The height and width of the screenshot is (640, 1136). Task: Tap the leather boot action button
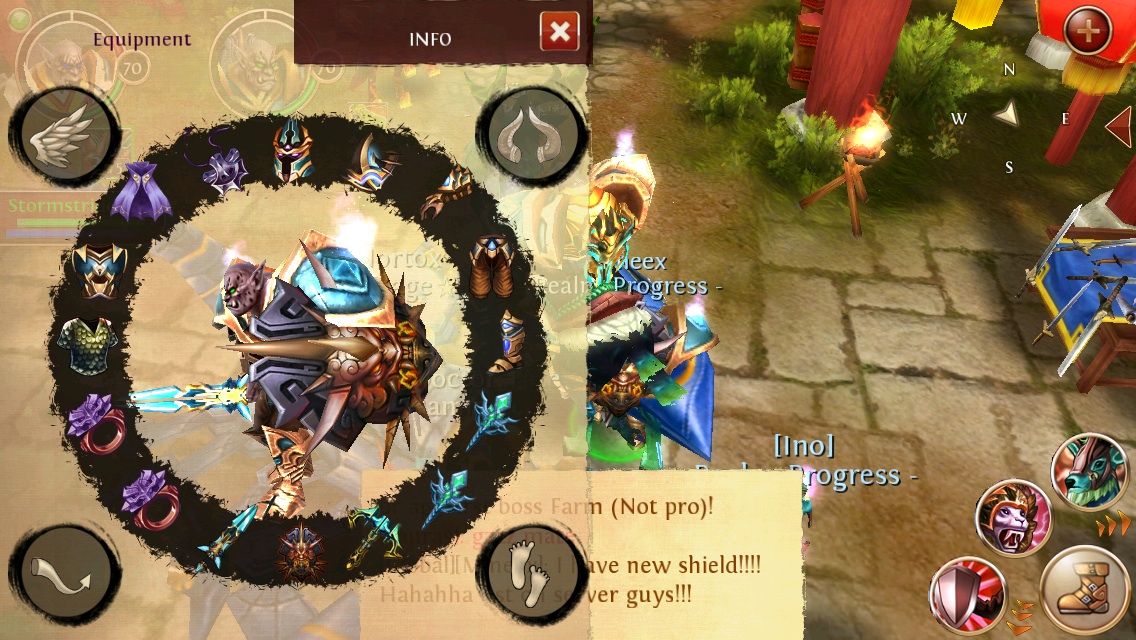point(1087,592)
